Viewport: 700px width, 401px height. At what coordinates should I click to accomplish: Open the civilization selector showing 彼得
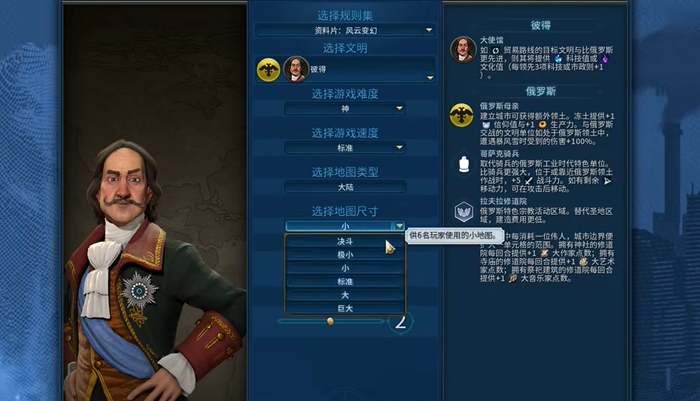[344, 70]
